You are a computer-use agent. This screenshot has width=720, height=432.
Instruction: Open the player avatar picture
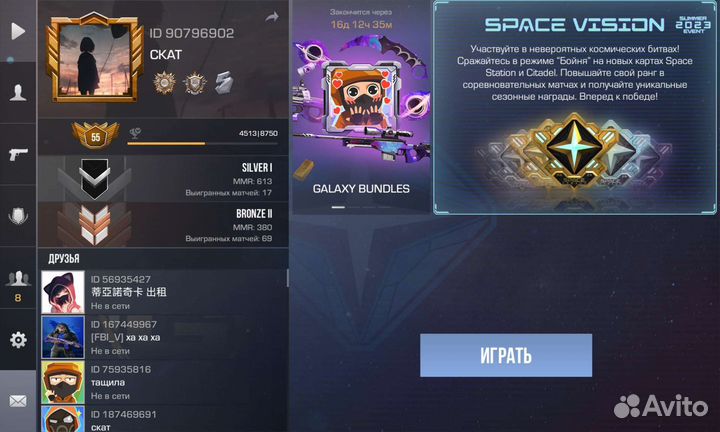click(93, 61)
